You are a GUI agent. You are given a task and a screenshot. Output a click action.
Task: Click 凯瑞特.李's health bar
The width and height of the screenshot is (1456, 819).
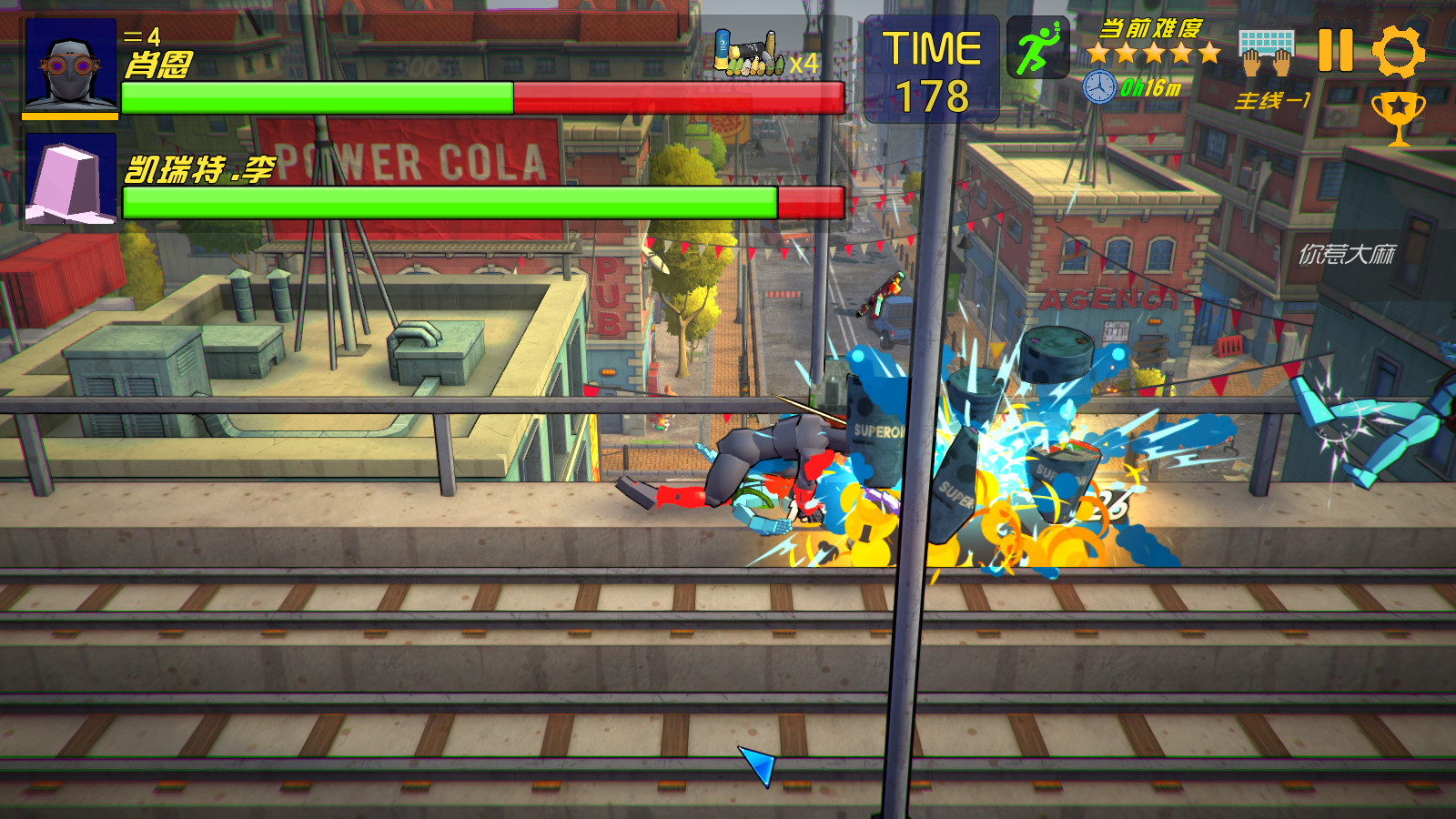(x=446, y=202)
